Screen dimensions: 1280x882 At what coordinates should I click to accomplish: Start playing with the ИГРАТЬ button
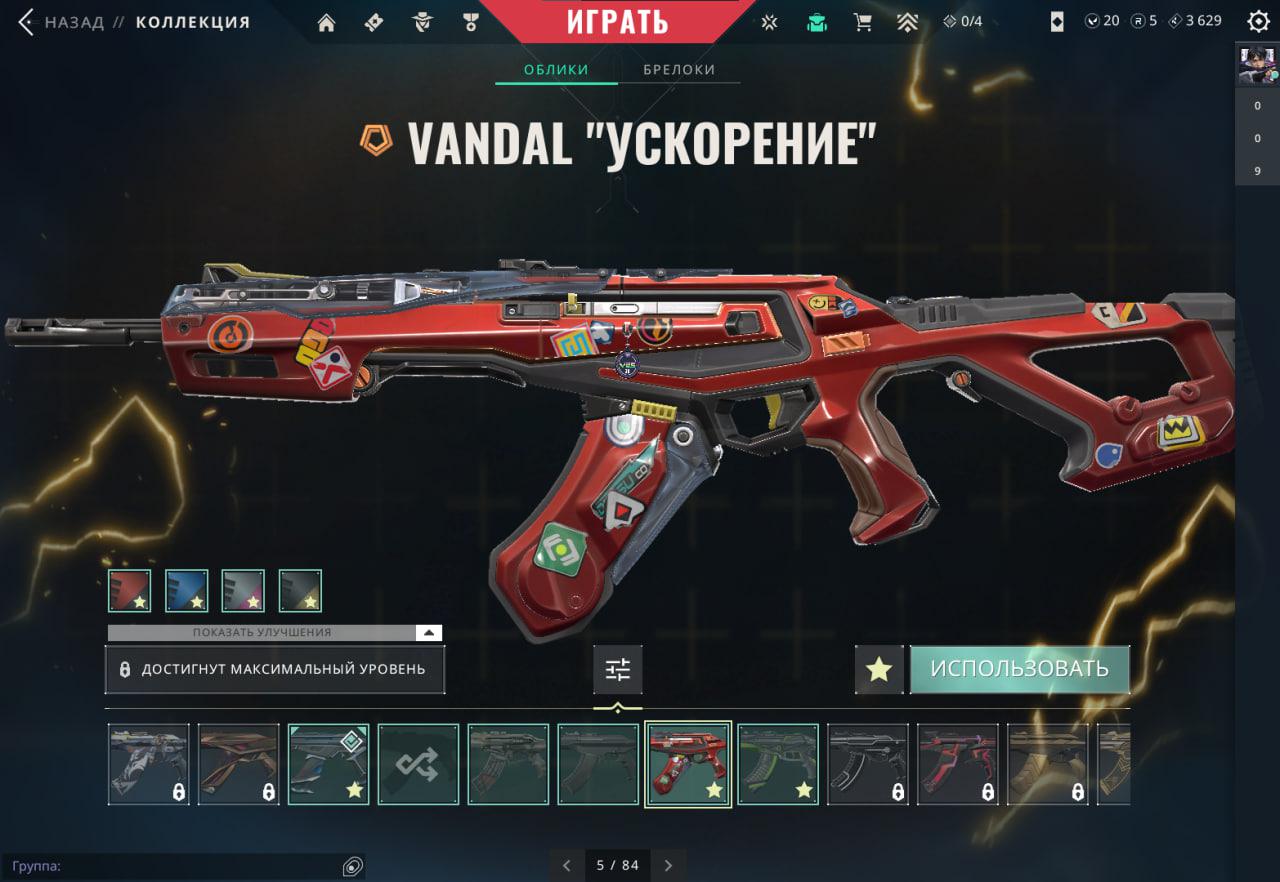pos(617,21)
